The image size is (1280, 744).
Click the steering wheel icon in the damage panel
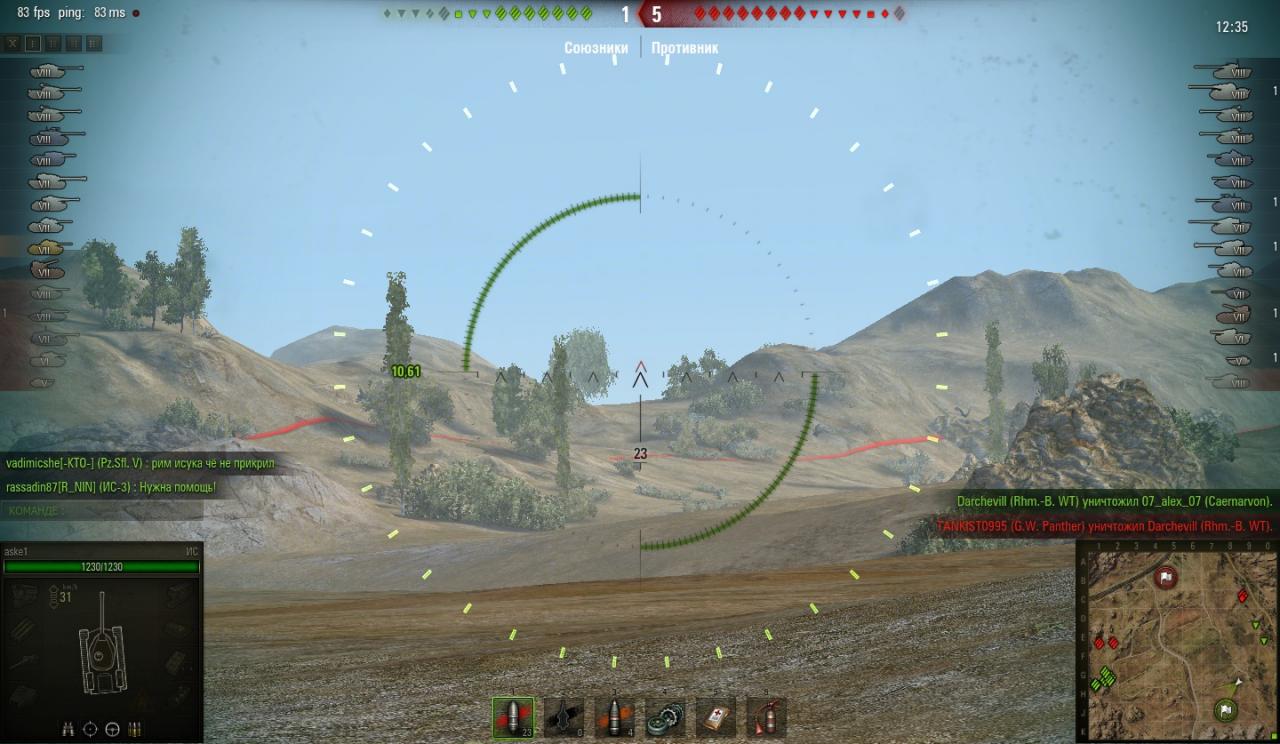click(x=113, y=728)
